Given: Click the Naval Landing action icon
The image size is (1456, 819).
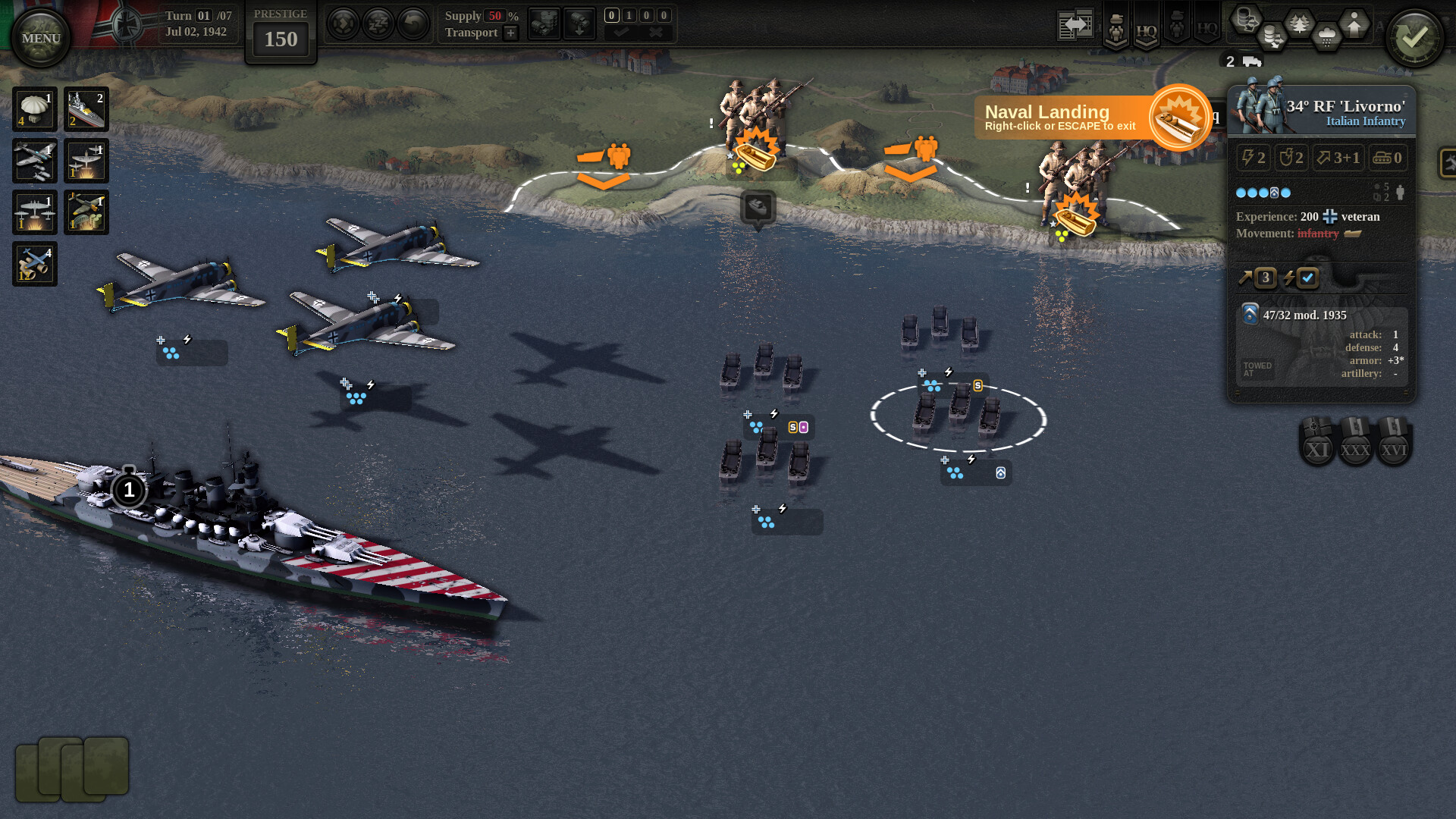Looking at the screenshot, I should 1178,118.
